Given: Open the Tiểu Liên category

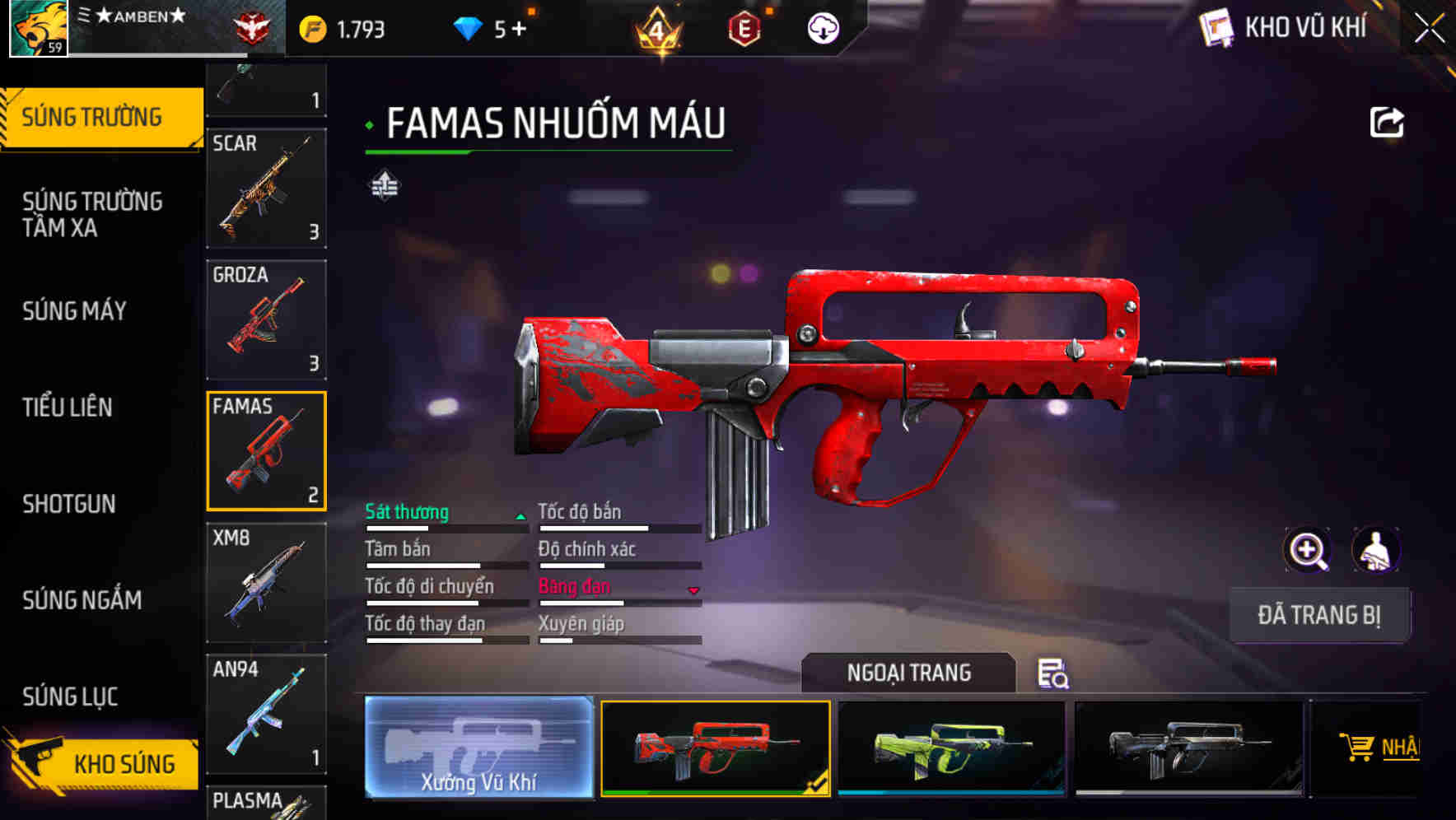Looking at the screenshot, I should pos(69,408).
